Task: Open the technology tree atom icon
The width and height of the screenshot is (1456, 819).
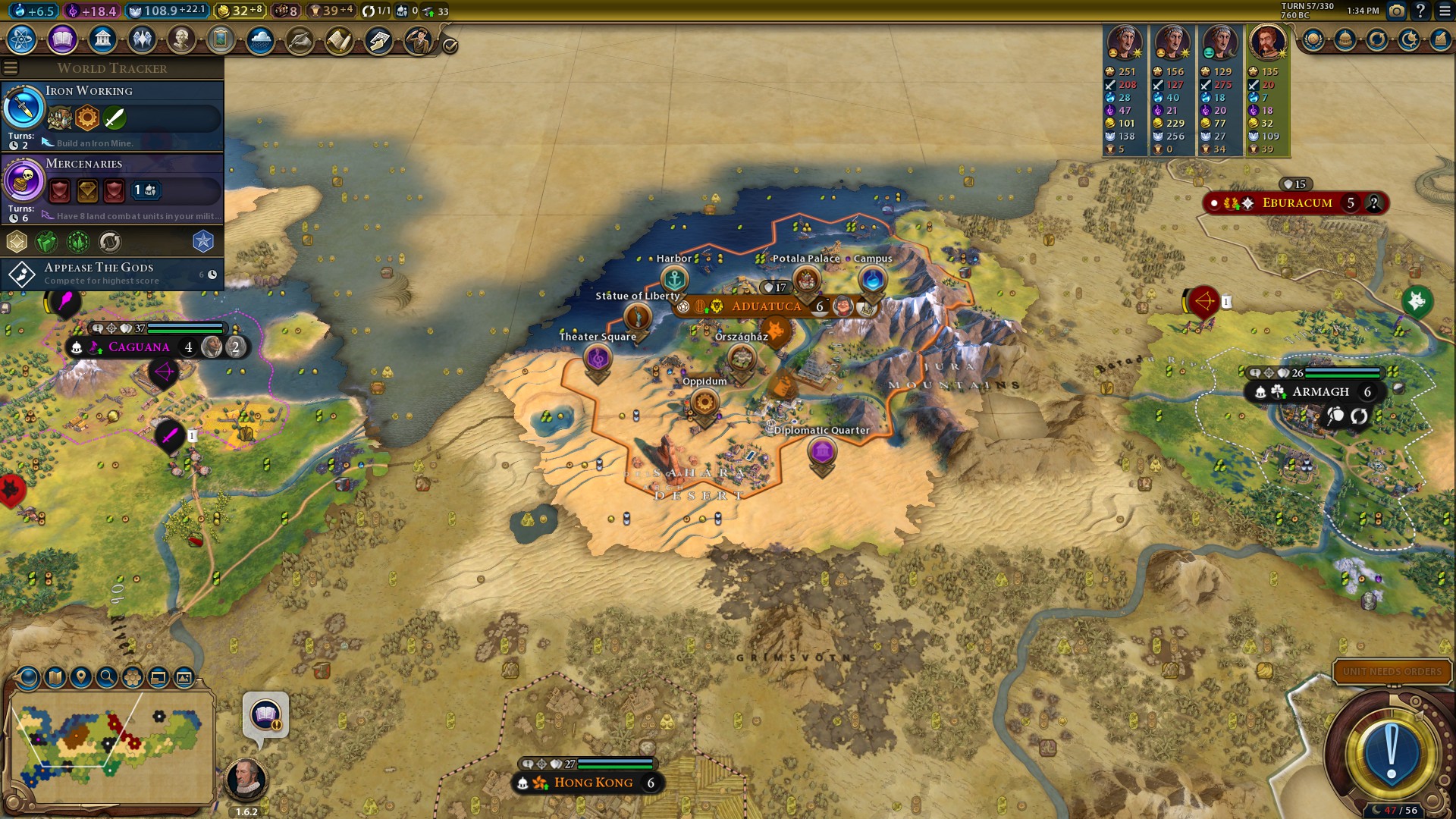Action: pyautogui.click(x=22, y=39)
